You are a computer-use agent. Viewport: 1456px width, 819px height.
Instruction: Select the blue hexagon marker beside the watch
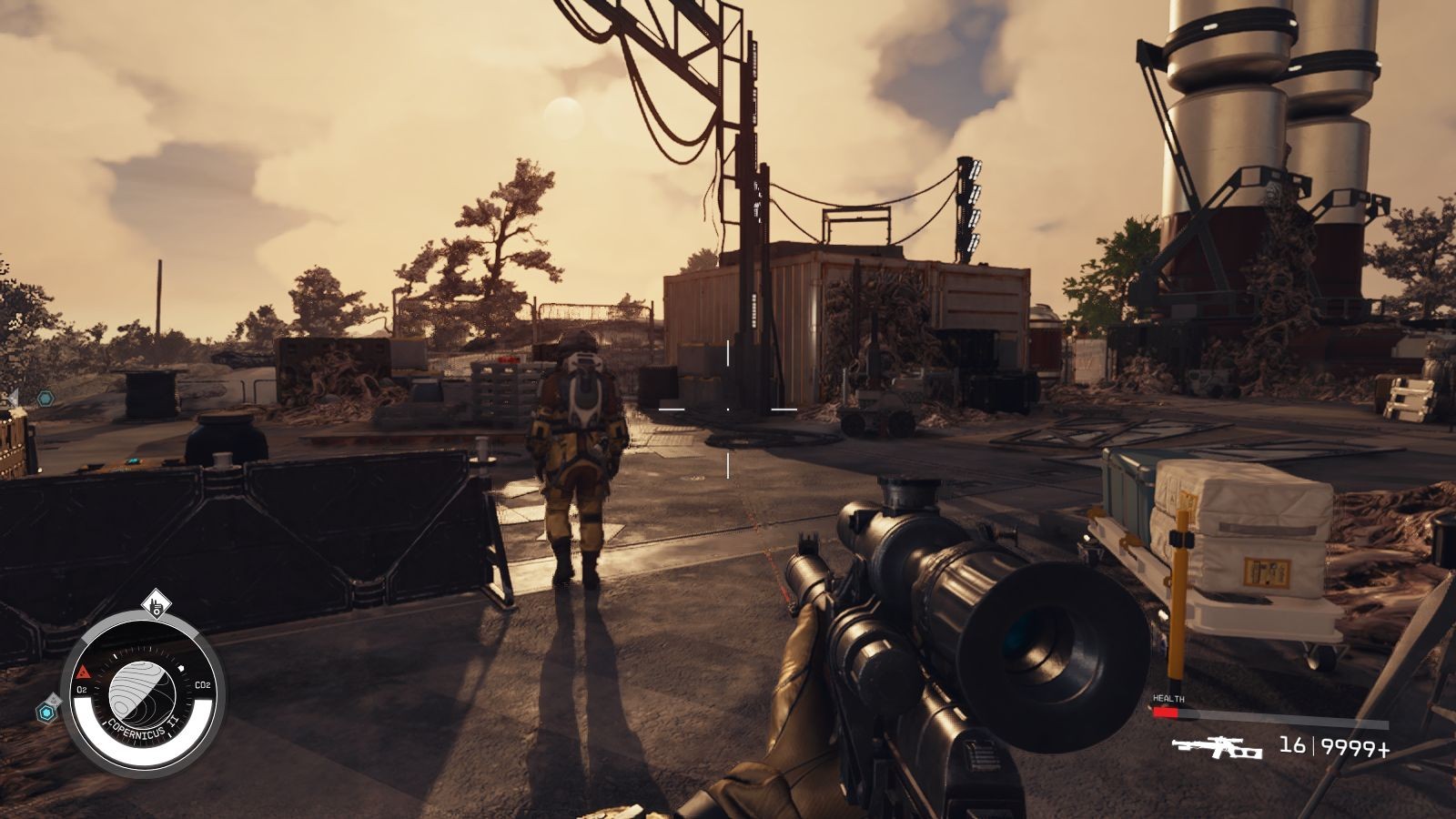point(45,713)
